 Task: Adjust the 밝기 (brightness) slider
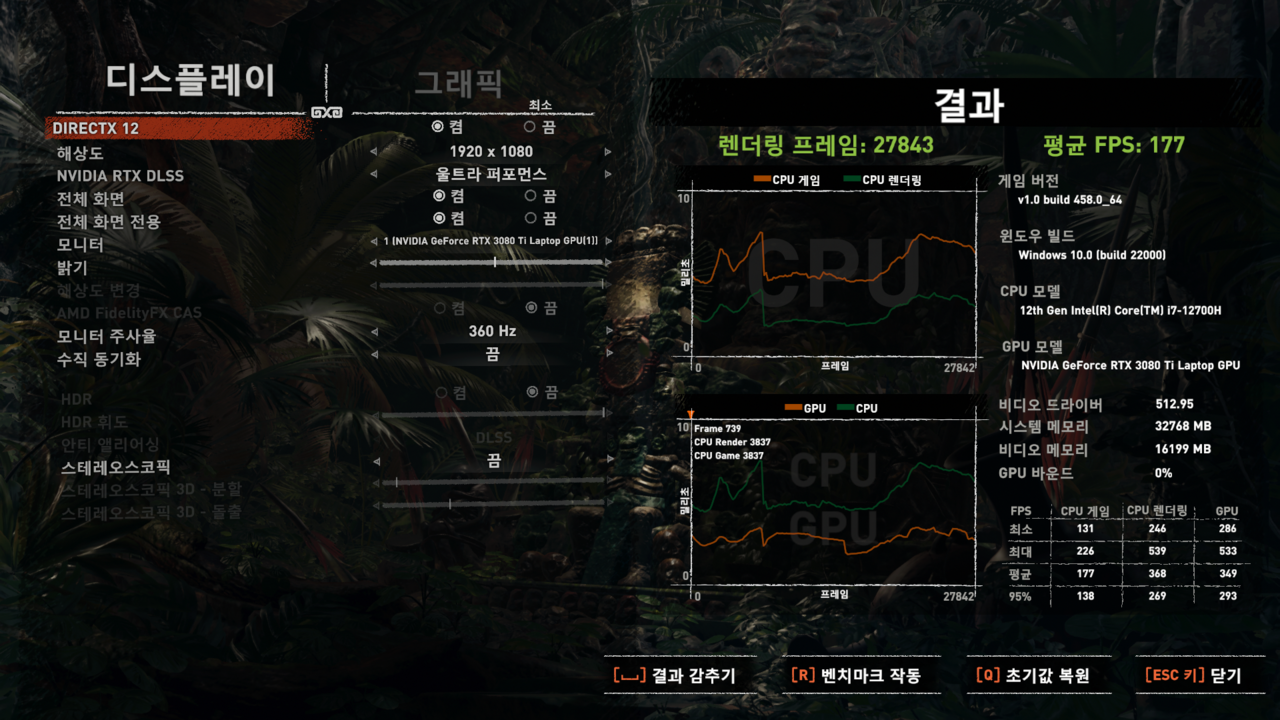[x=495, y=262]
